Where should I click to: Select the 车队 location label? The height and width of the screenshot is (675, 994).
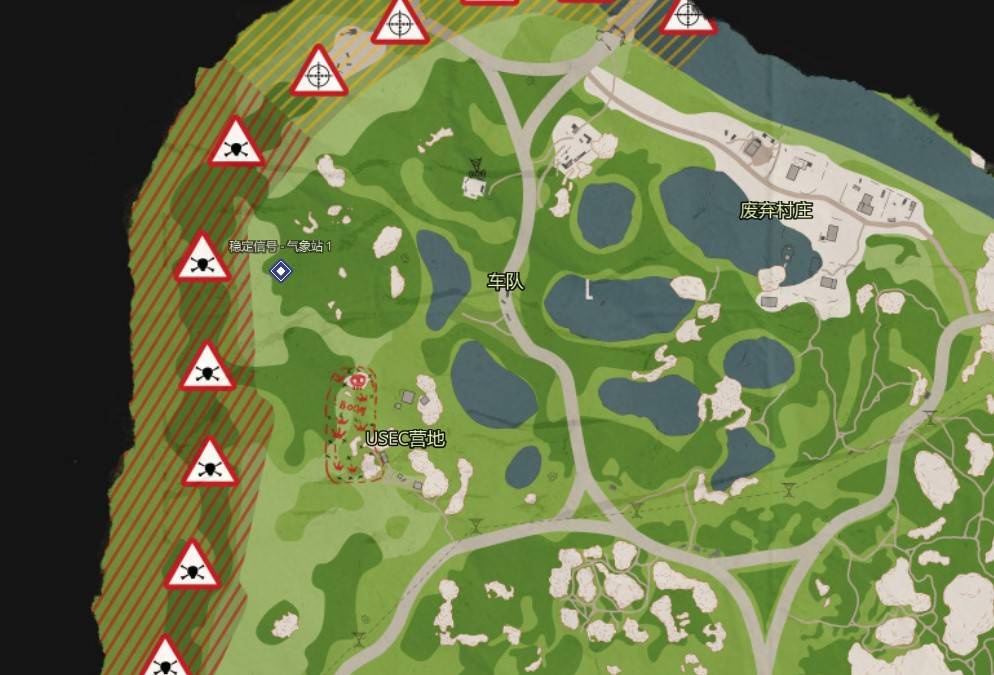point(505,282)
